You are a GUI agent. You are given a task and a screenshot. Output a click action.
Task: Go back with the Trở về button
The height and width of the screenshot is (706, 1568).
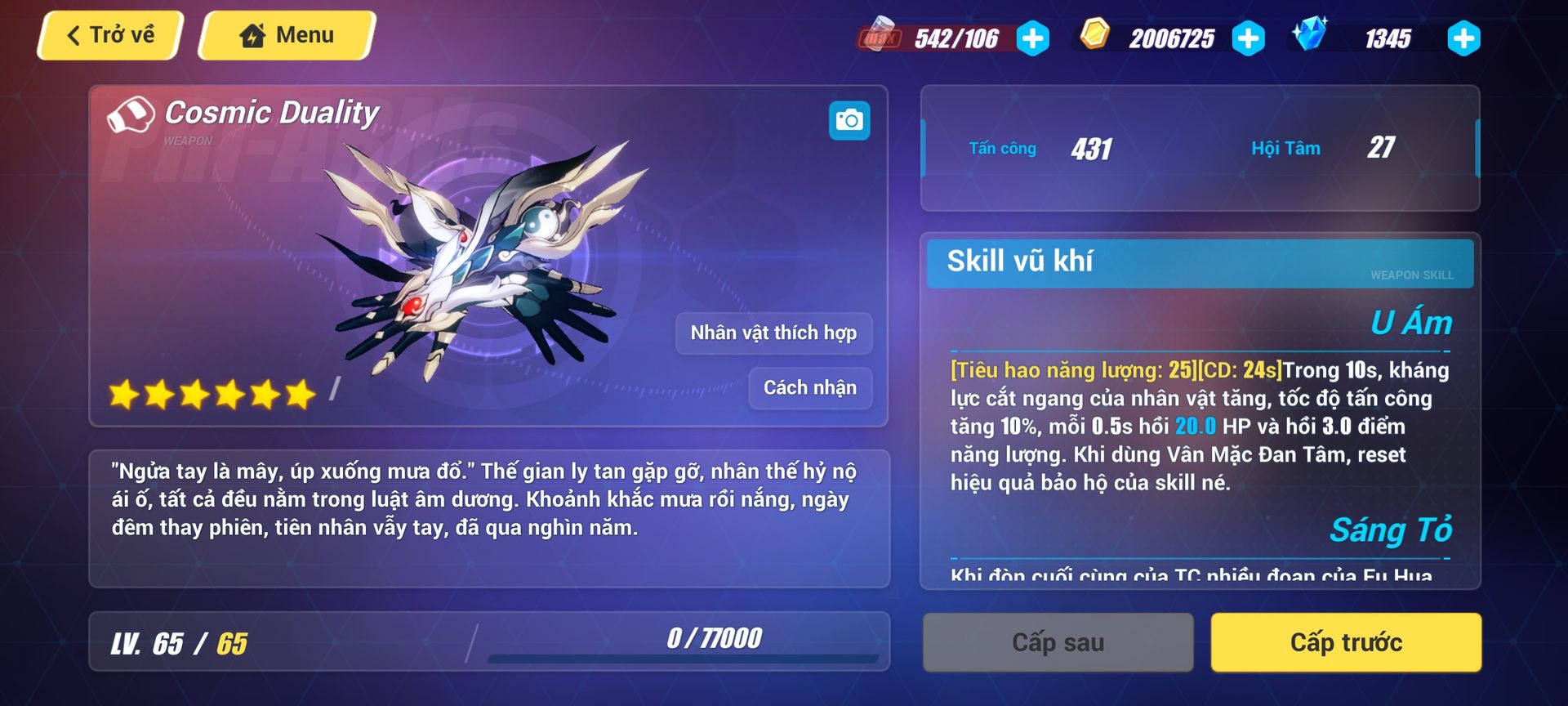(x=110, y=35)
